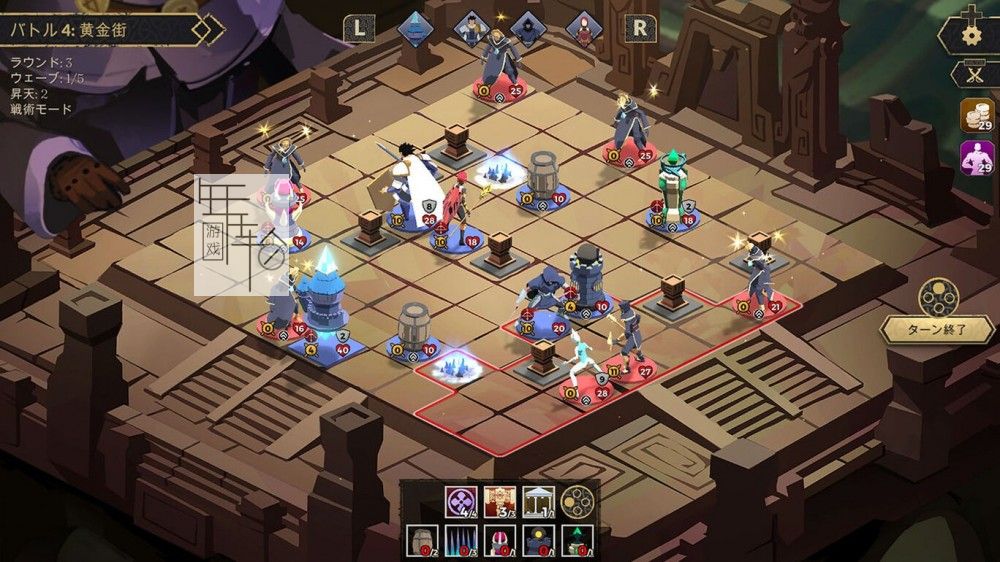Pick the red-and-white dome tower slot
The height and width of the screenshot is (562, 1000).
point(500,541)
